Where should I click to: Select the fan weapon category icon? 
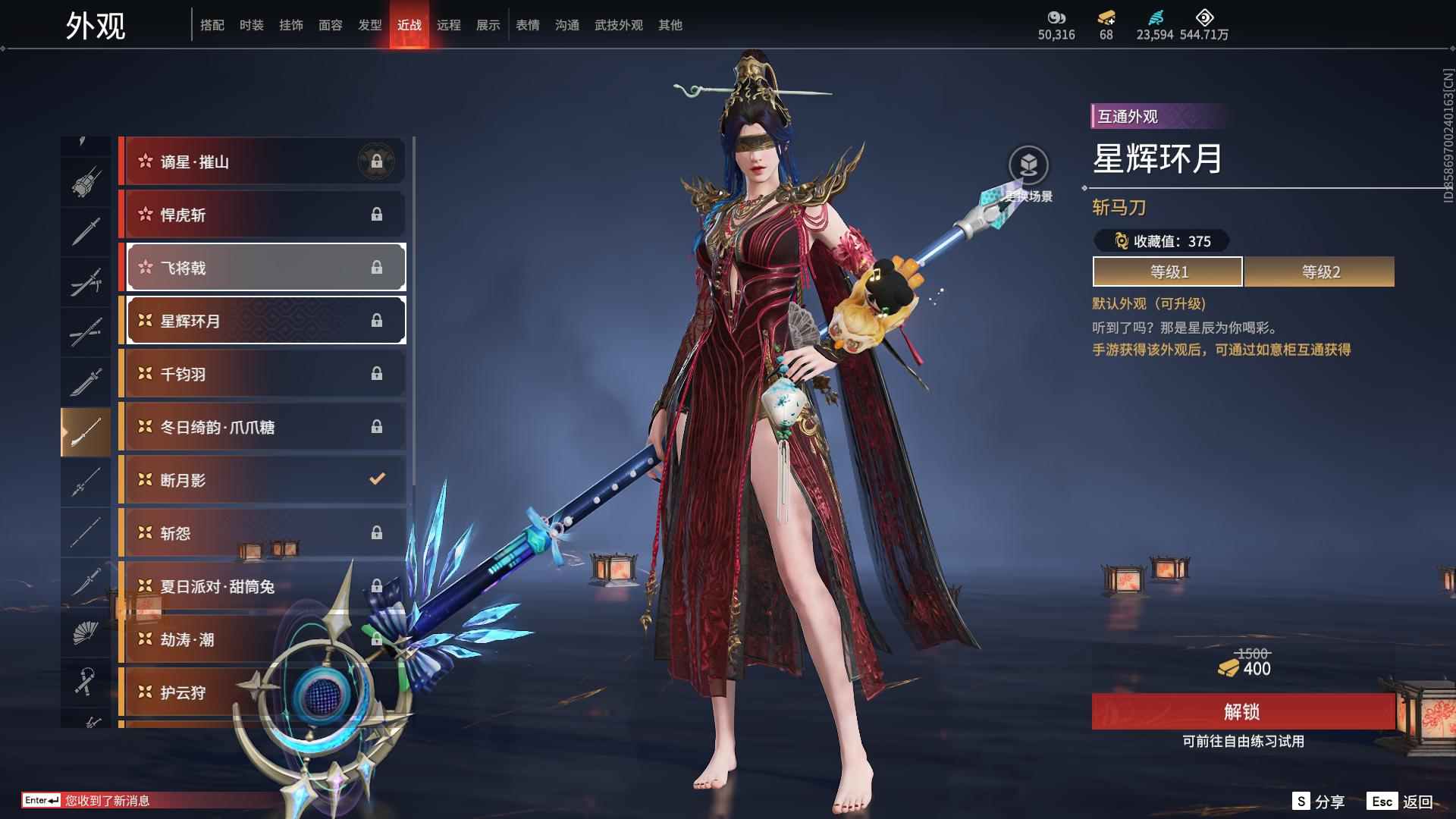coord(86,632)
